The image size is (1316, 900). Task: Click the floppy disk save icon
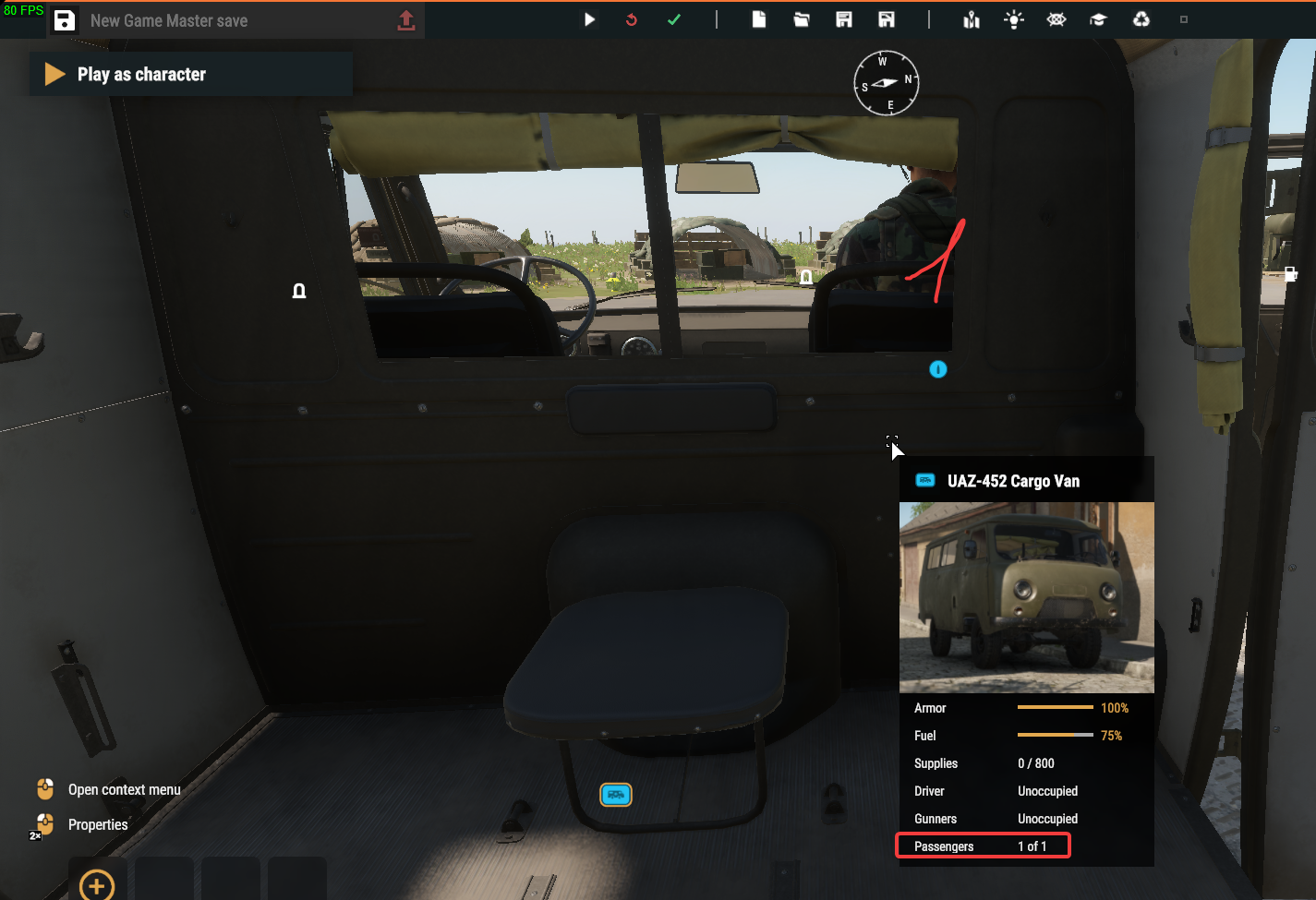pyautogui.click(x=65, y=20)
